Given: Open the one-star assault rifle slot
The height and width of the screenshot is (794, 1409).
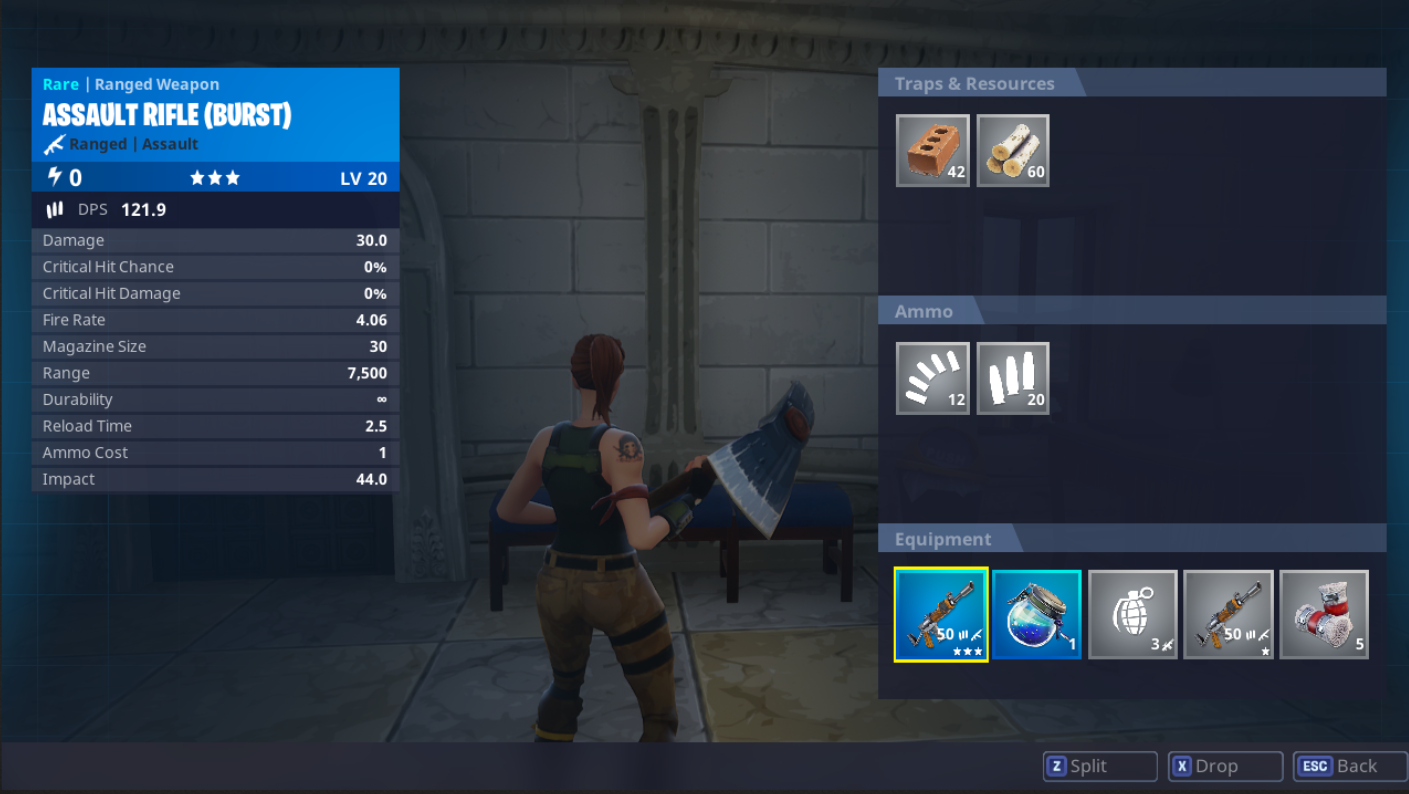Looking at the screenshot, I should click(x=1228, y=613).
